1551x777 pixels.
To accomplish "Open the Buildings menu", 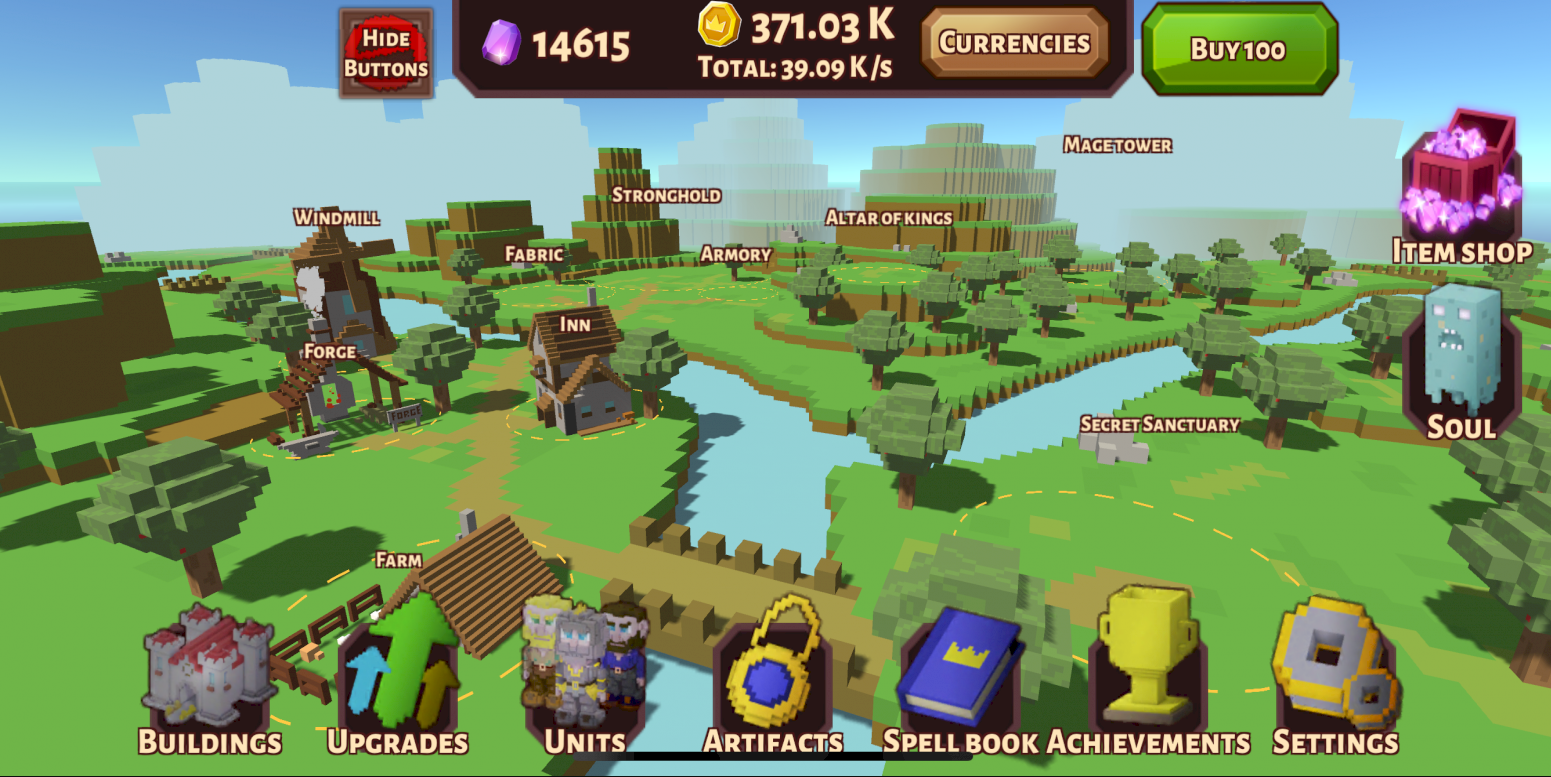I will tap(210, 680).
